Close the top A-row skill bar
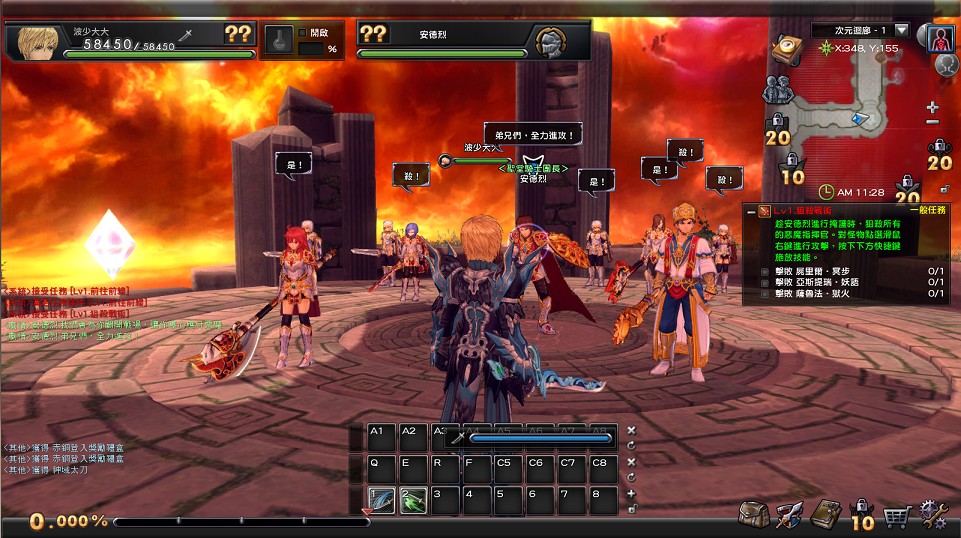961x538 pixels. pos(631,430)
